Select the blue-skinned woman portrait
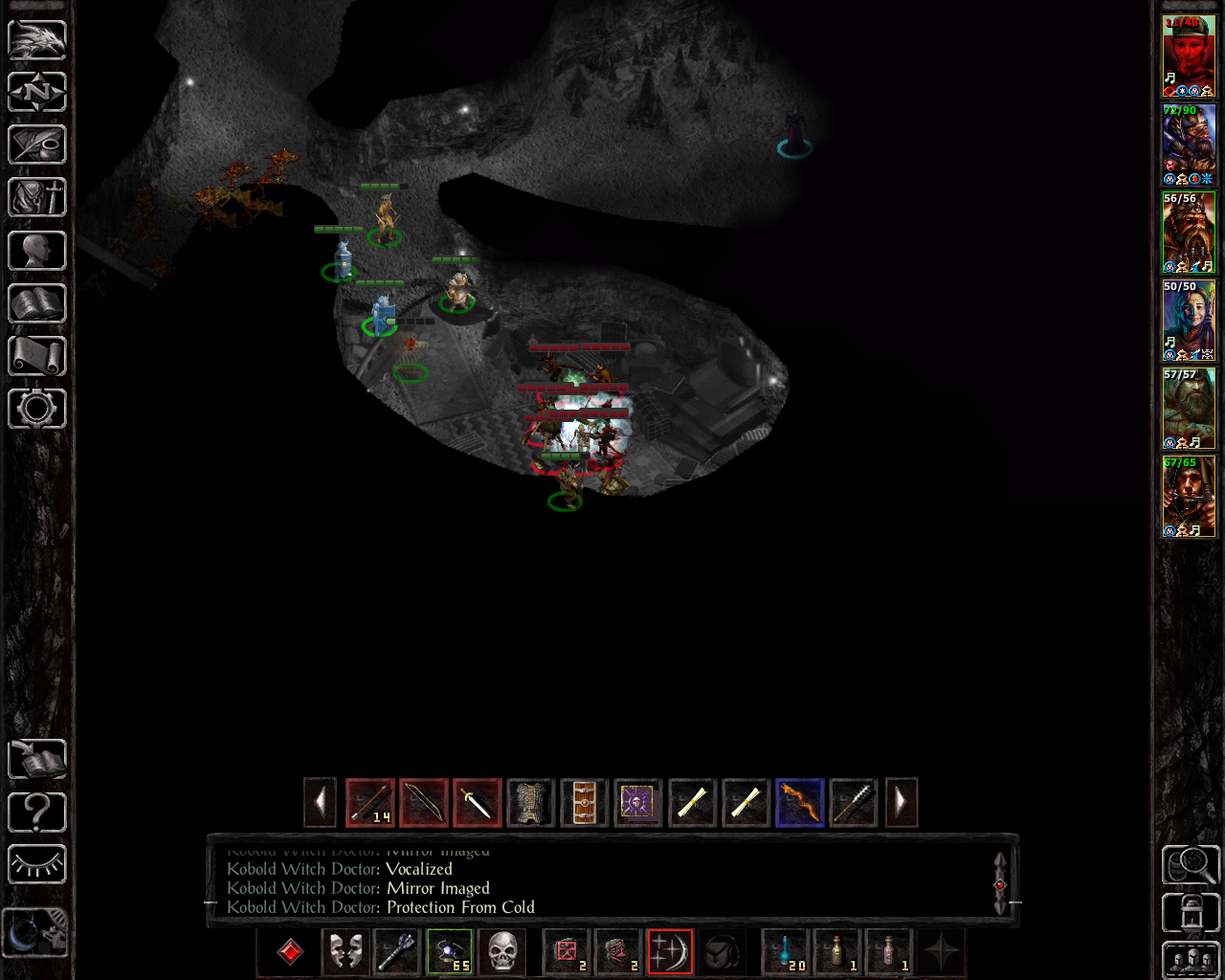The width and height of the screenshot is (1225, 980). 1188,321
